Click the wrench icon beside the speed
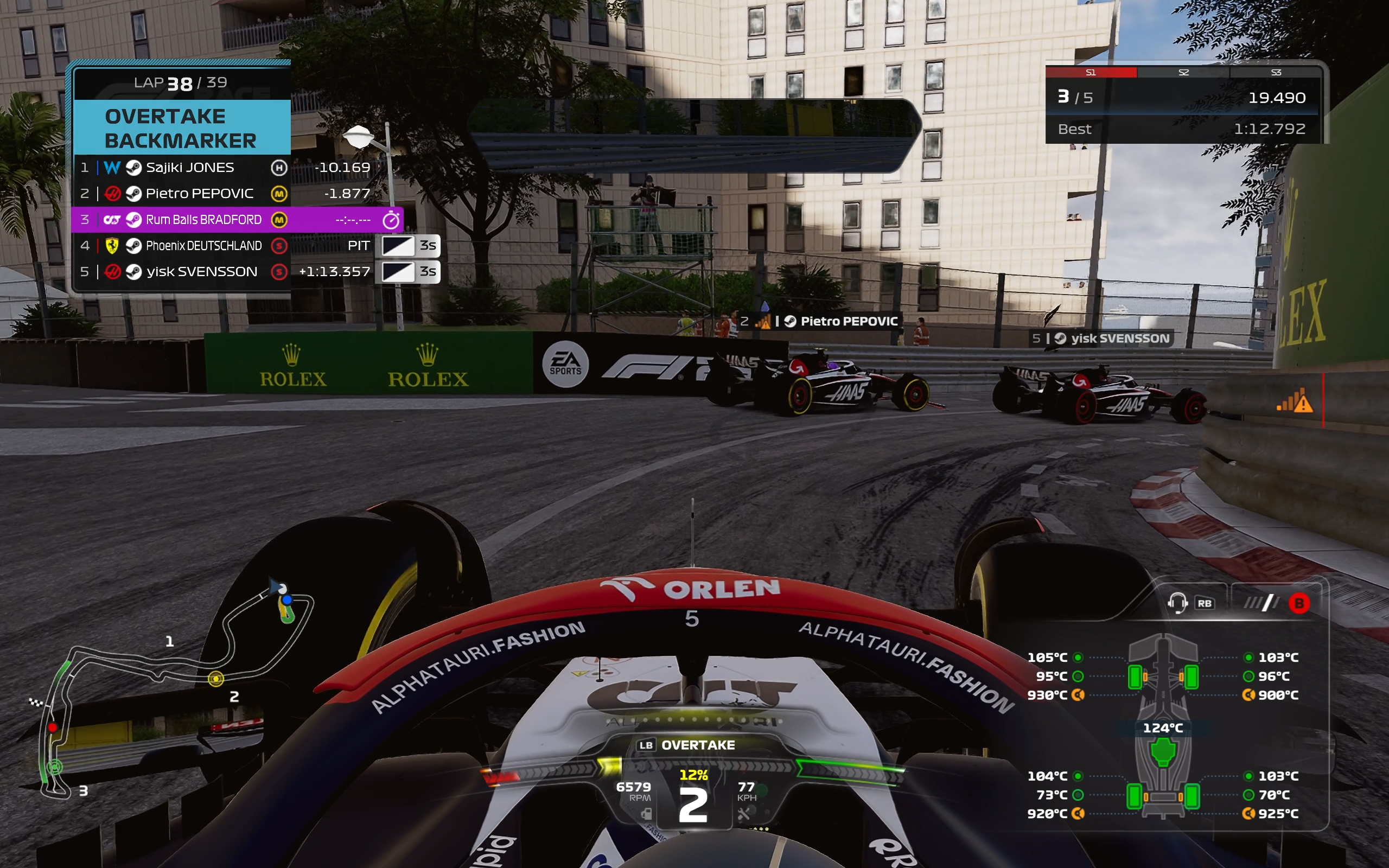This screenshot has width=1389, height=868. pos(744,814)
